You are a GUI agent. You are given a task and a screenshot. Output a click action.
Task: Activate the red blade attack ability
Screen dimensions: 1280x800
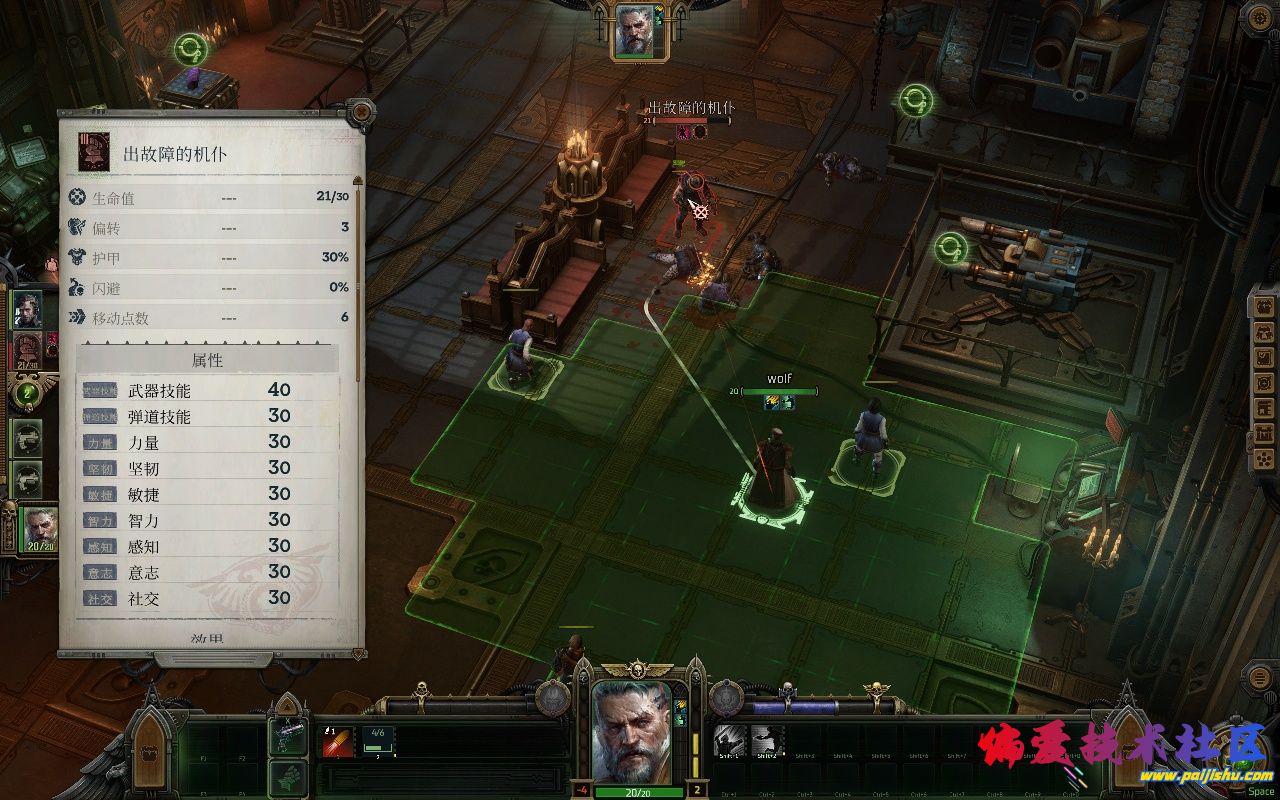[338, 741]
